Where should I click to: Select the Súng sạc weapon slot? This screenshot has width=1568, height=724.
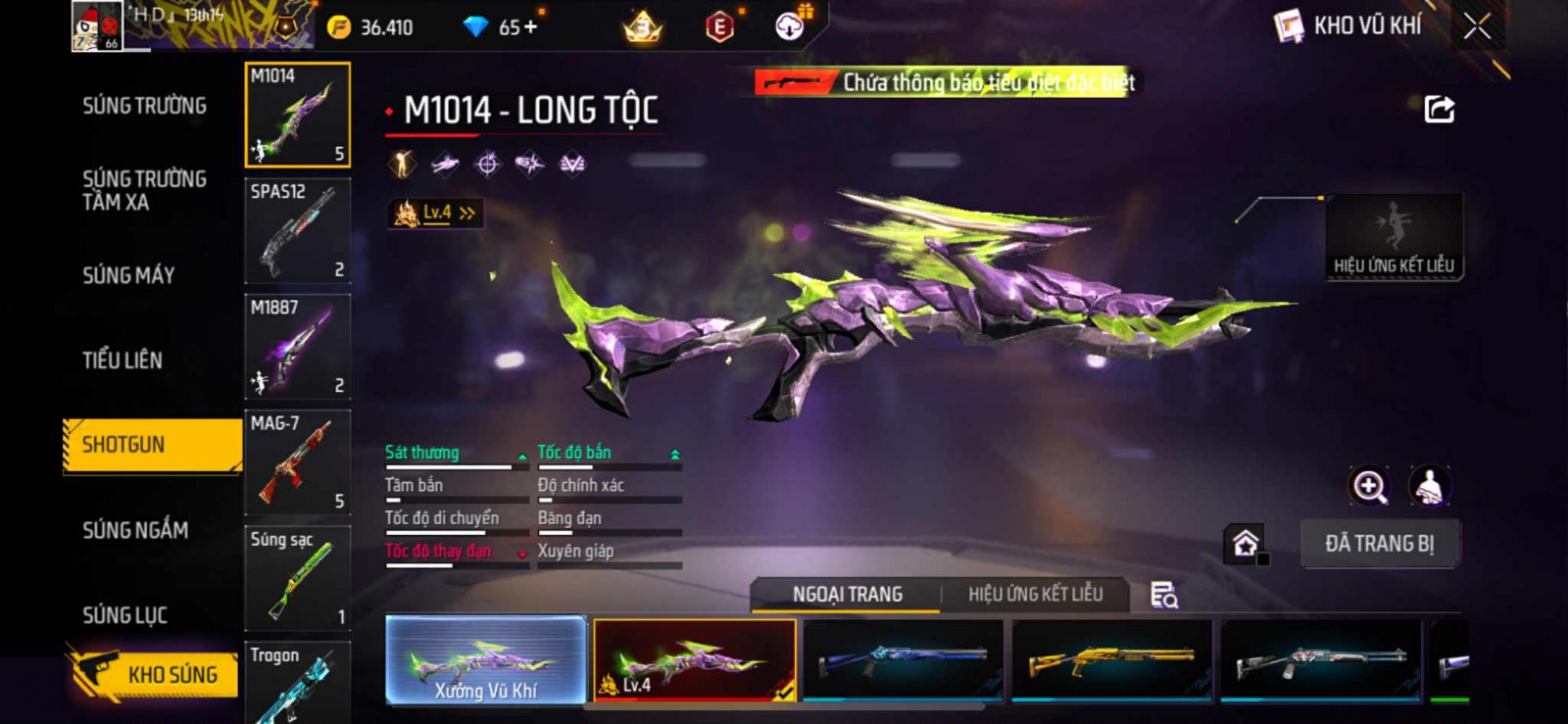pyautogui.click(x=297, y=578)
